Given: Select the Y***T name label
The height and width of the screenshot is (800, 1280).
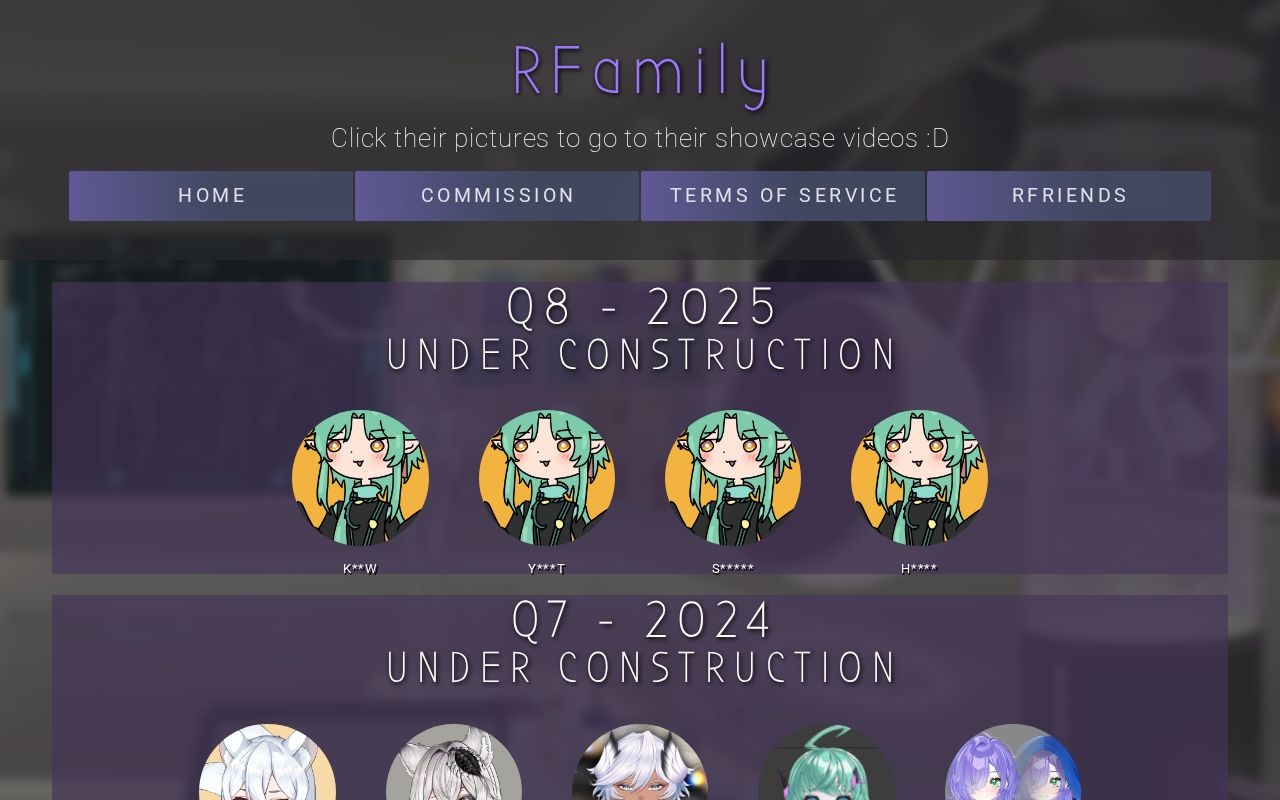Looking at the screenshot, I should click(547, 568).
